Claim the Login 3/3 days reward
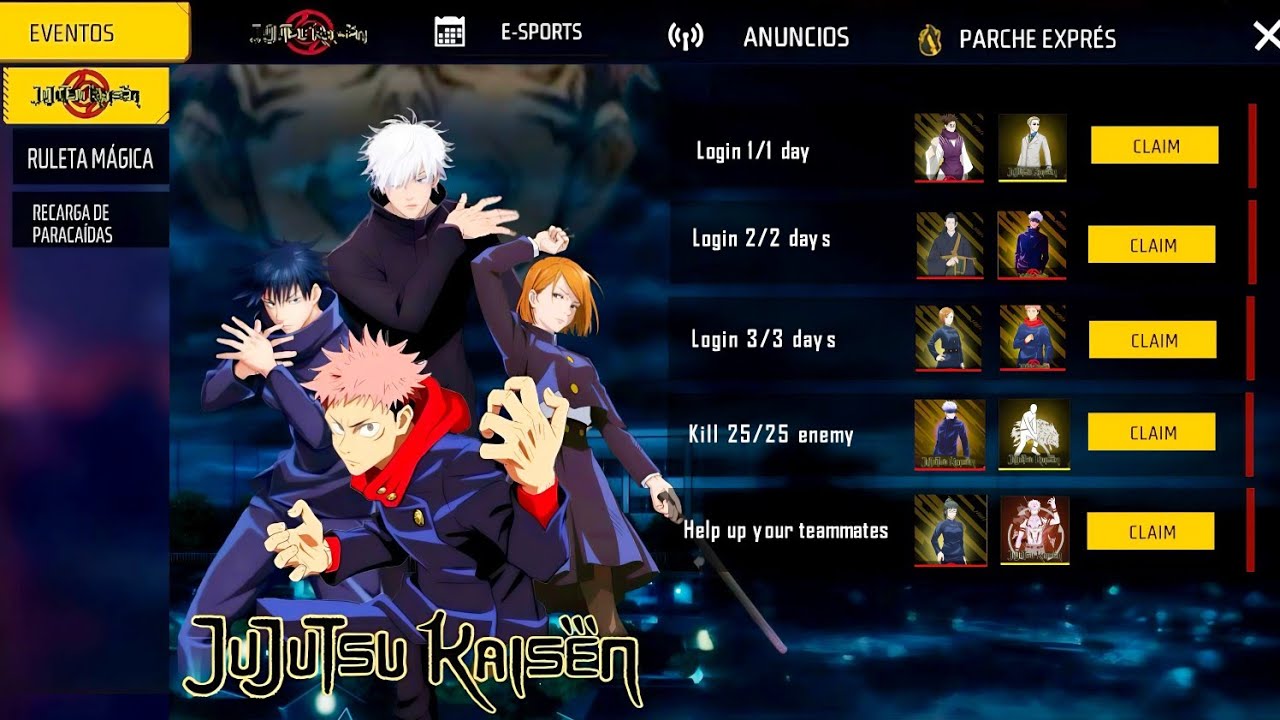The width and height of the screenshot is (1280, 720). [1152, 340]
